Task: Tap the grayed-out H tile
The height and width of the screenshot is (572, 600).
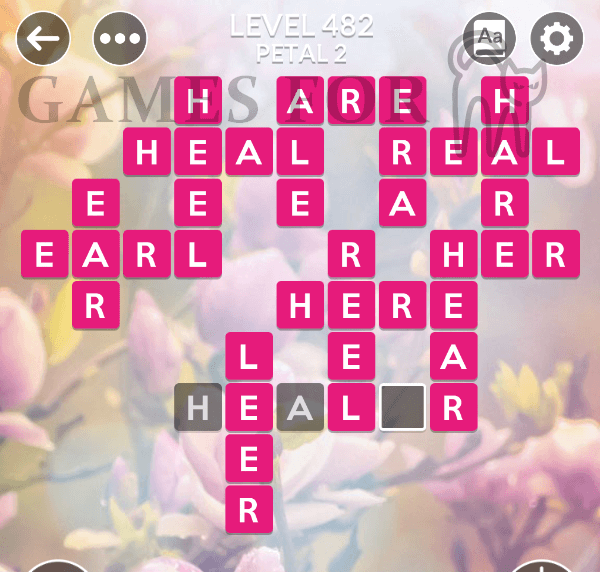Action: (x=198, y=407)
